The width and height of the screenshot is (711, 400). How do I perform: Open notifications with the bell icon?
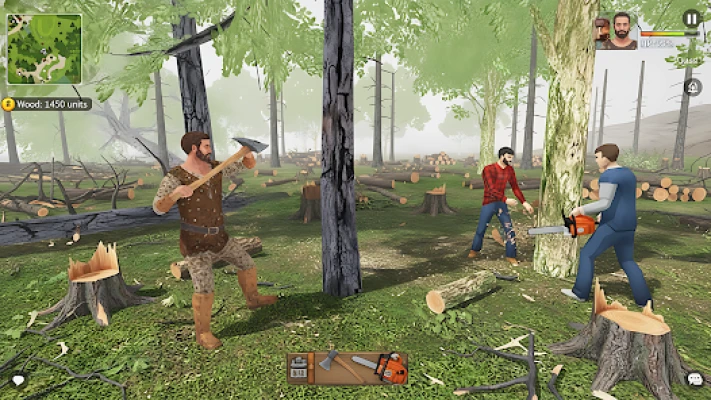click(x=692, y=88)
